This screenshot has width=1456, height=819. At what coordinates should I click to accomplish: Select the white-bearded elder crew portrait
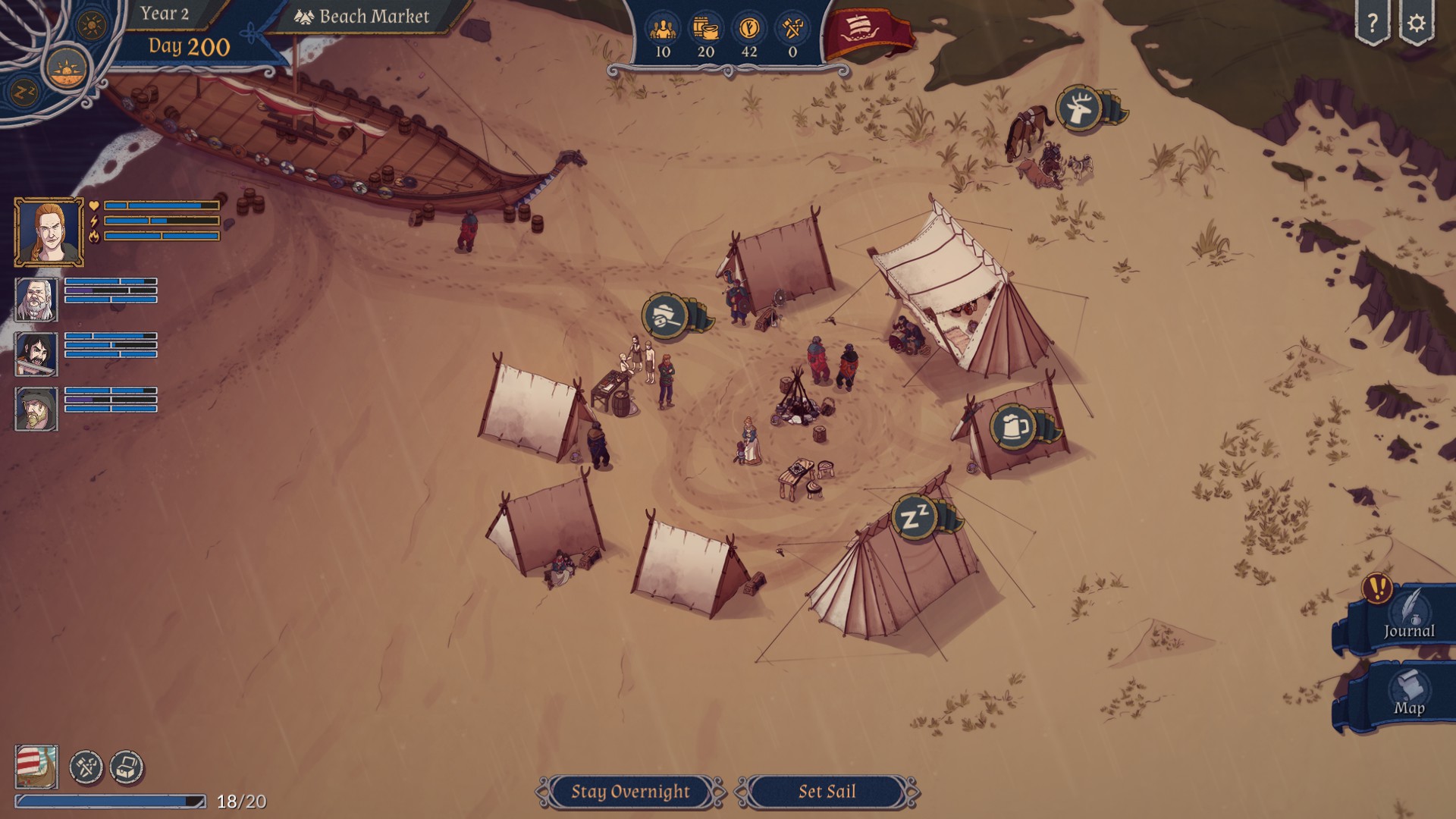[36, 299]
